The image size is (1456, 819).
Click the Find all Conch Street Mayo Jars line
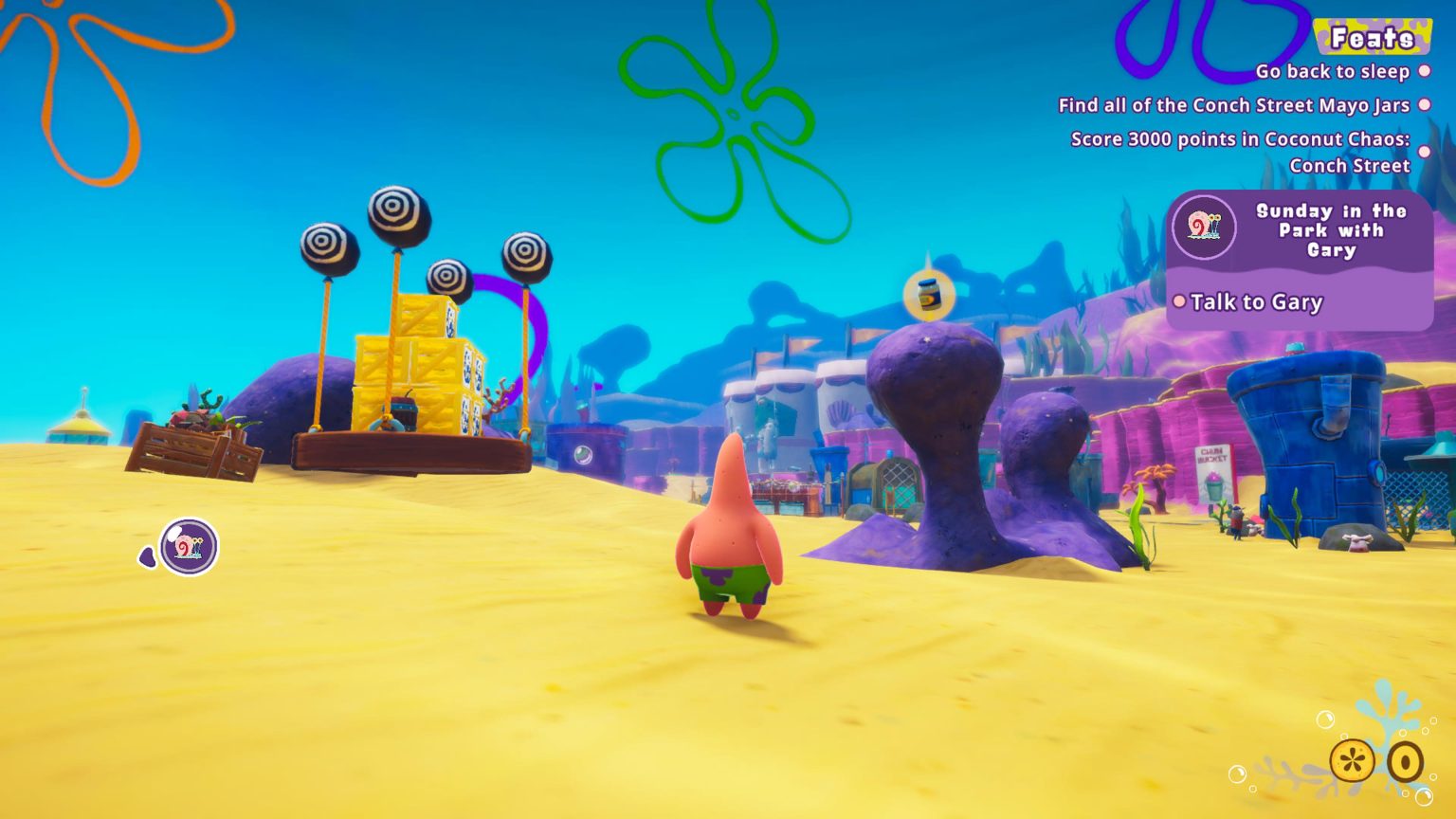click(x=1232, y=105)
